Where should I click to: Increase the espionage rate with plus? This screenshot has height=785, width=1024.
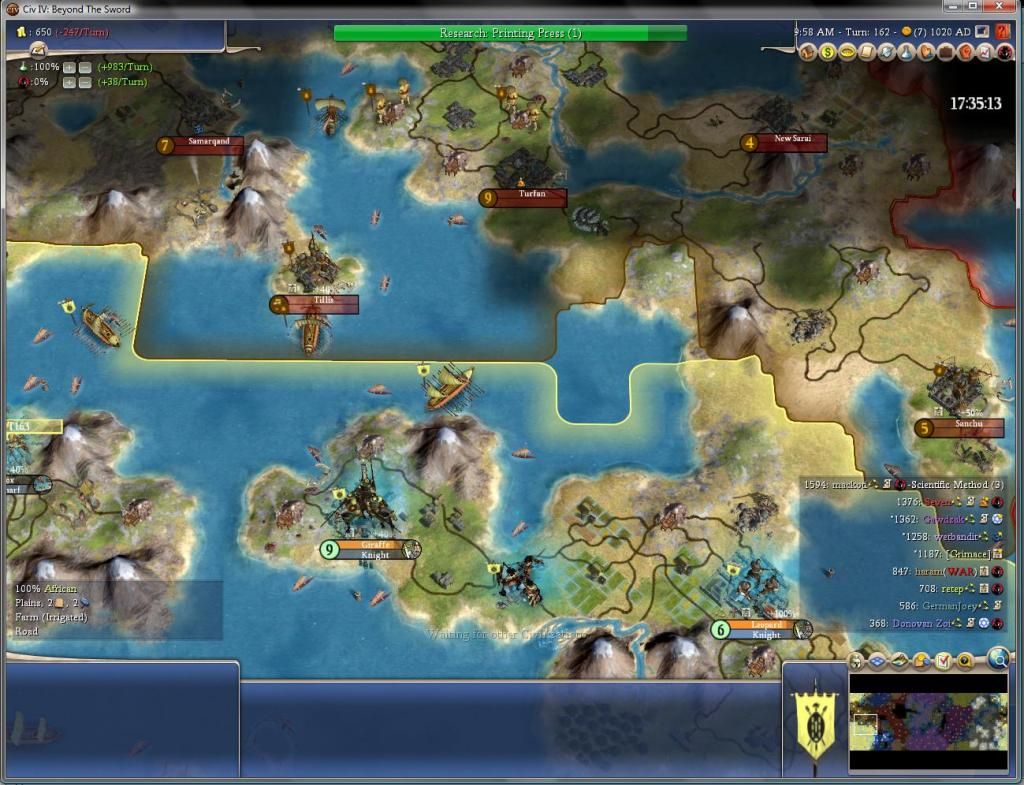69,82
